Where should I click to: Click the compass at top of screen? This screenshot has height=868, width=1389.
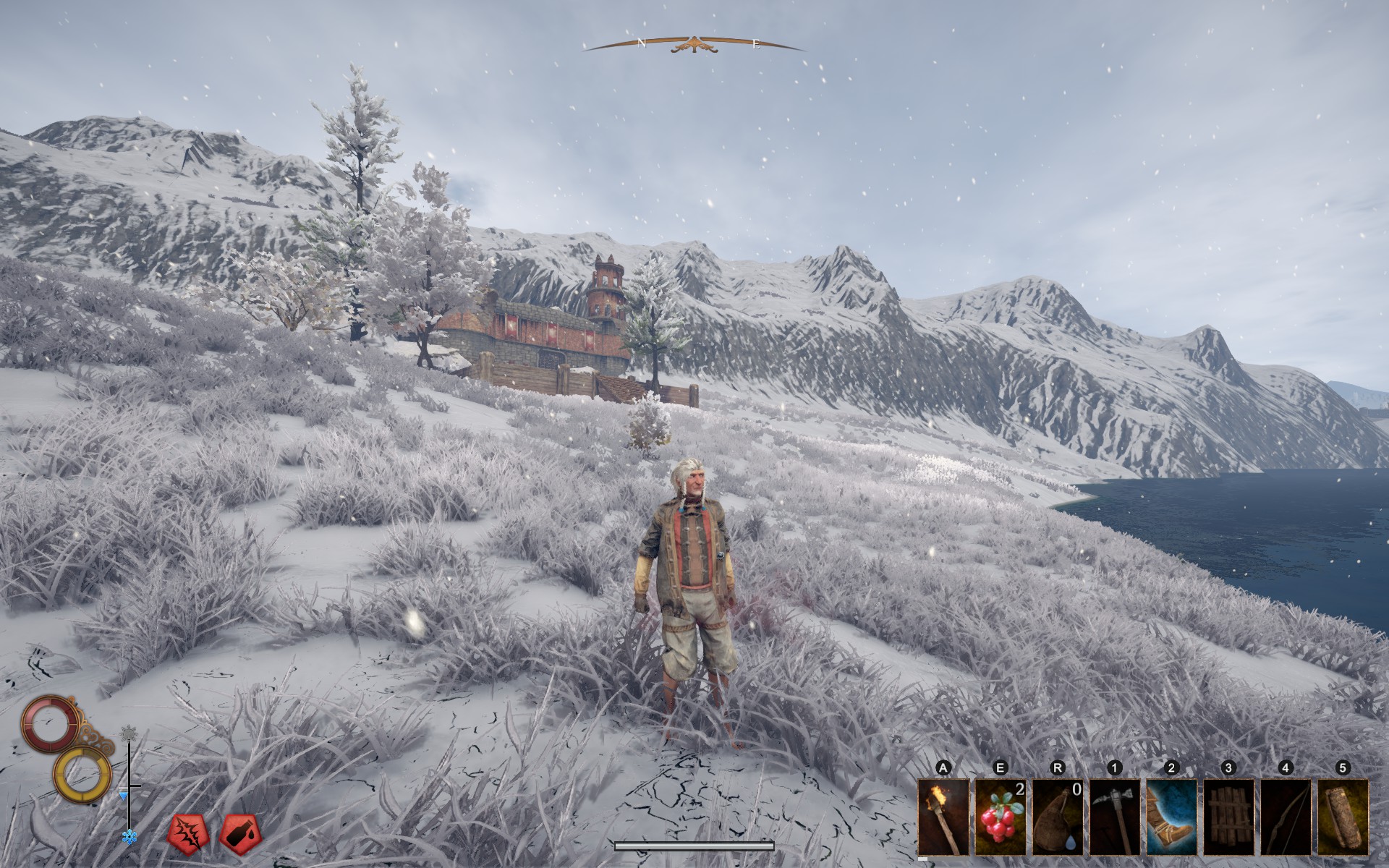(x=694, y=45)
